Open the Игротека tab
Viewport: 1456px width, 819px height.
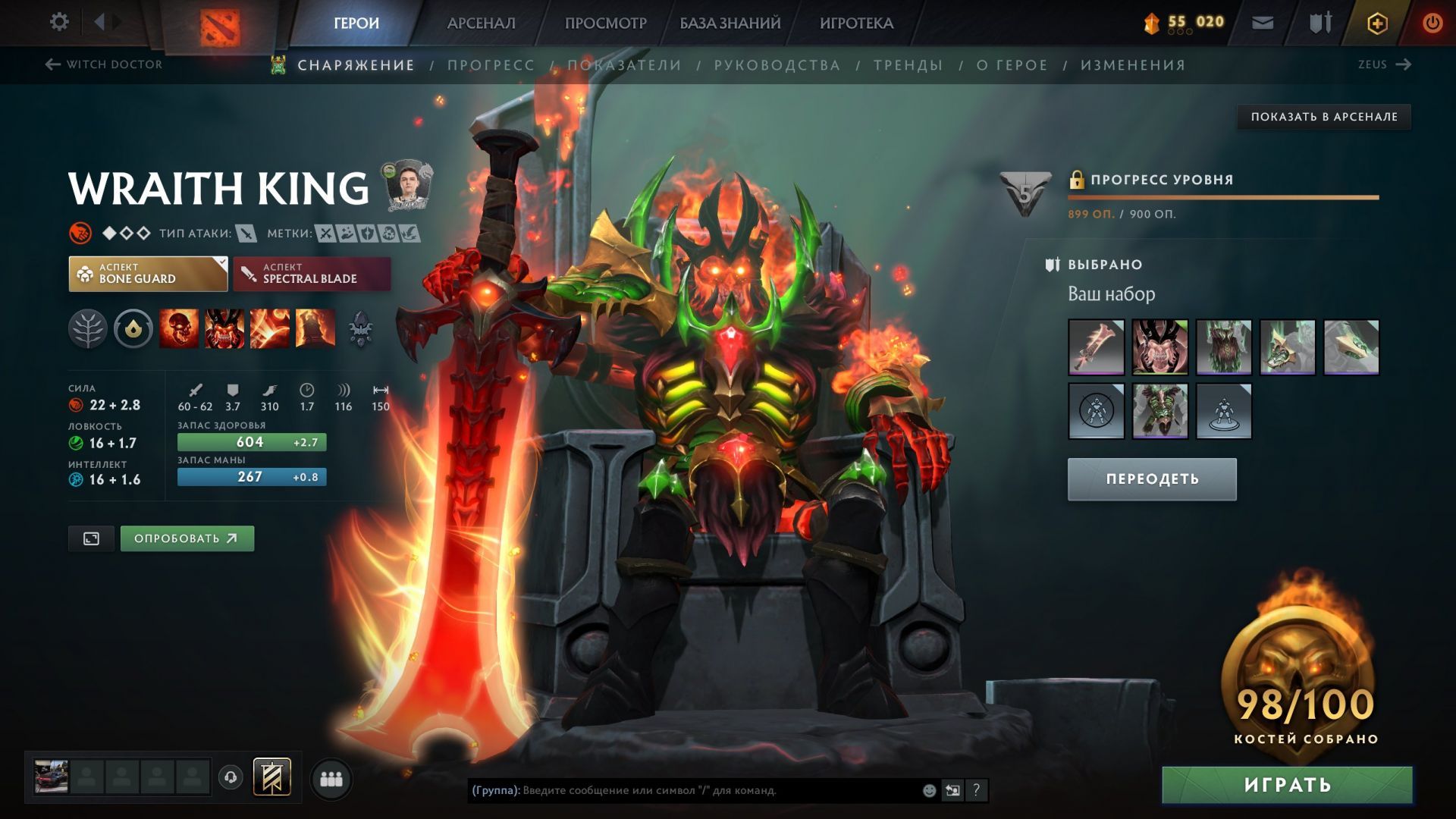[856, 24]
